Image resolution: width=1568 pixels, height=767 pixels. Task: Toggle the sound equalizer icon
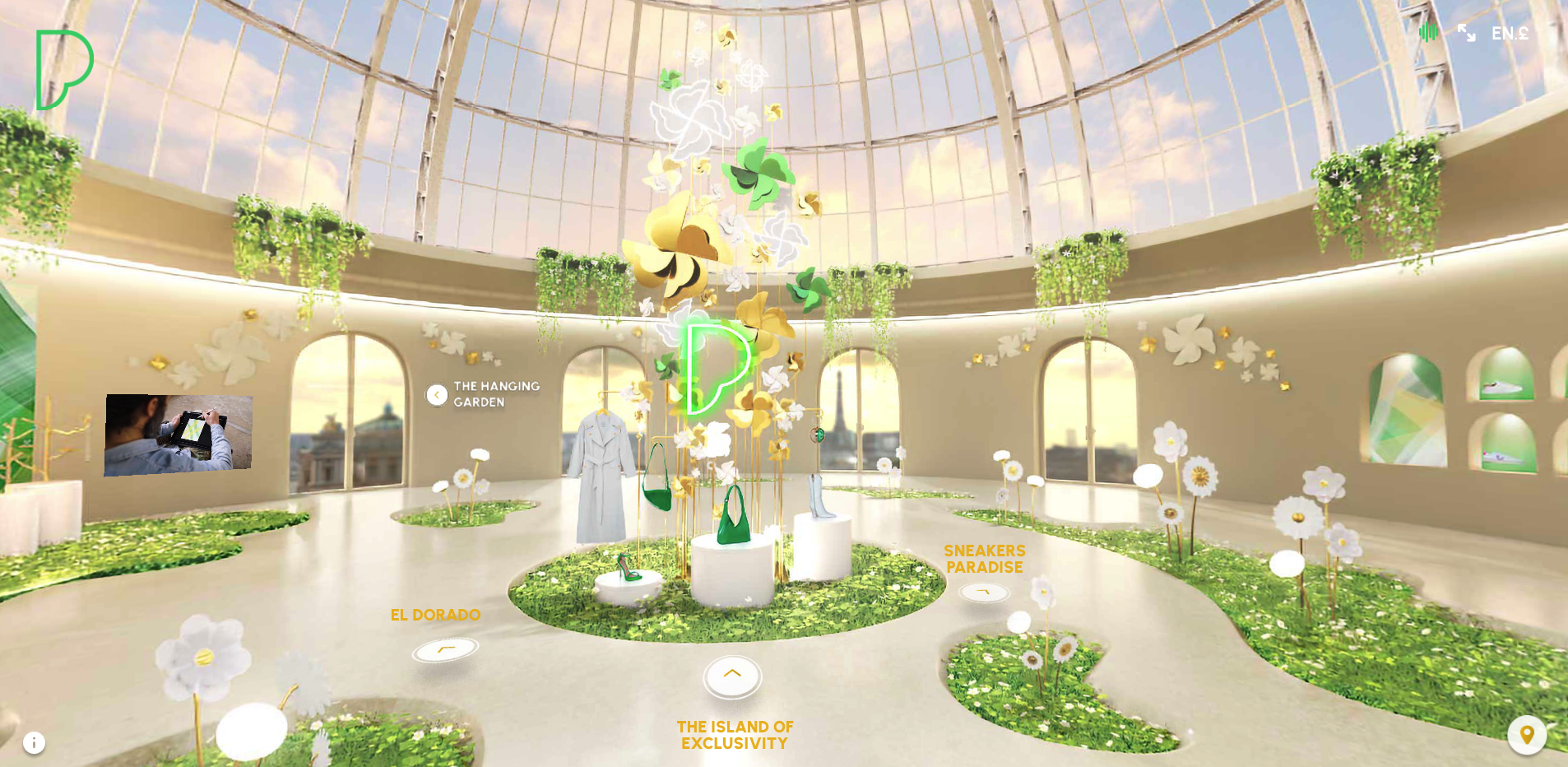coord(1428,33)
